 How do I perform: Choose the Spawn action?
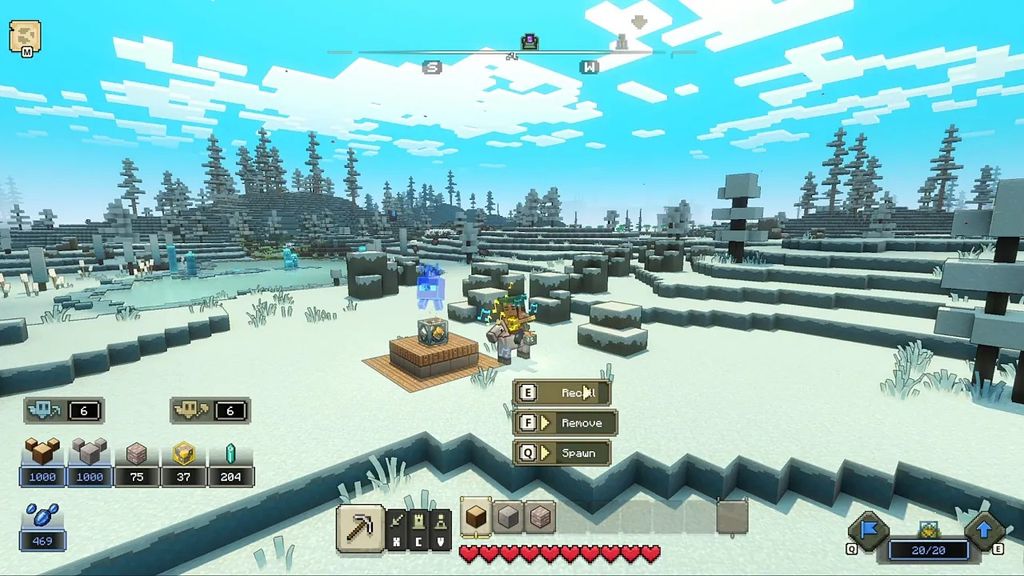pyautogui.click(x=562, y=453)
